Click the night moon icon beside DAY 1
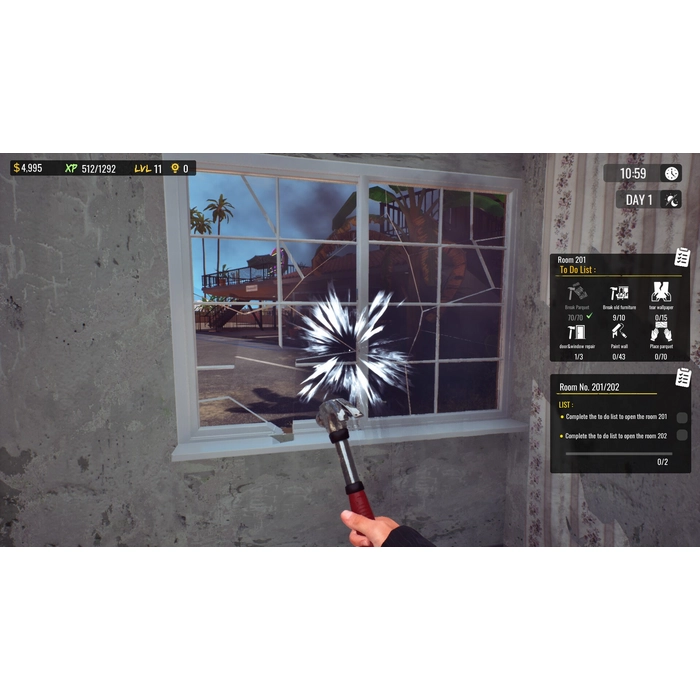Image resolution: width=700 pixels, height=700 pixels. click(x=671, y=199)
